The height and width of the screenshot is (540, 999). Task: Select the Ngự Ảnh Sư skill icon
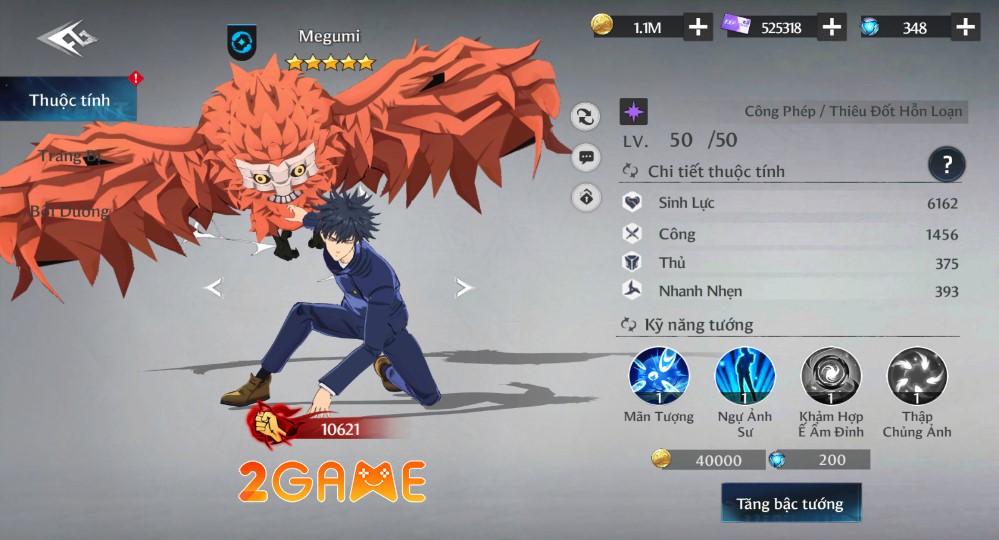click(x=744, y=377)
